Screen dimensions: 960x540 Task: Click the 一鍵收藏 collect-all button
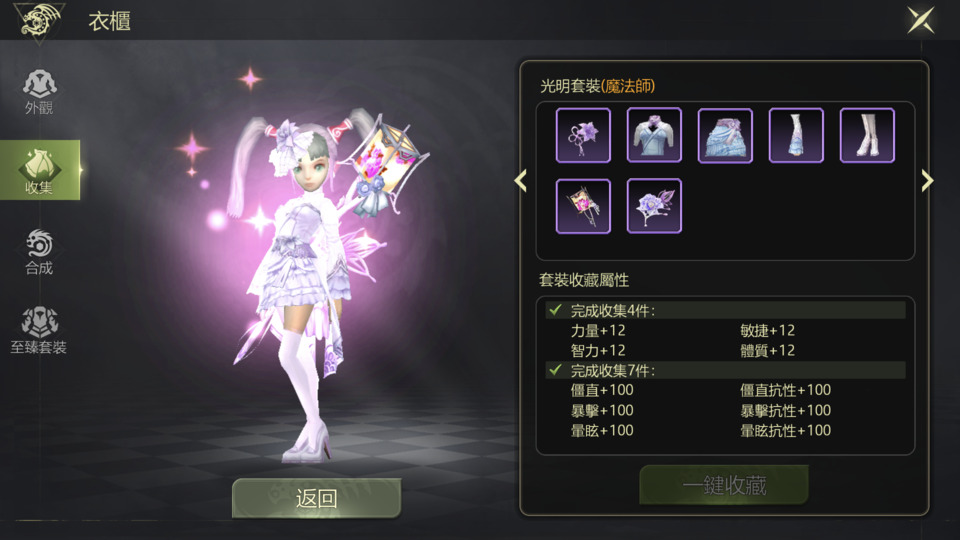724,486
